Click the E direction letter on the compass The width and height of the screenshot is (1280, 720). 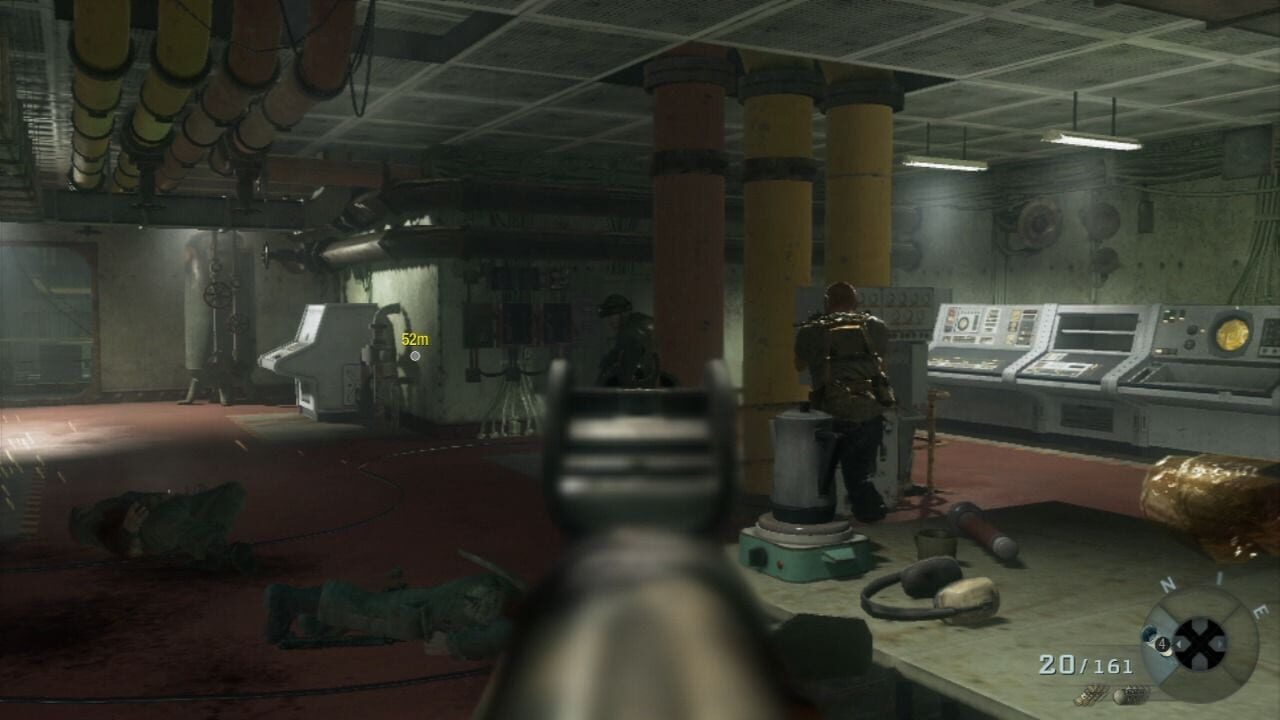1259,610
